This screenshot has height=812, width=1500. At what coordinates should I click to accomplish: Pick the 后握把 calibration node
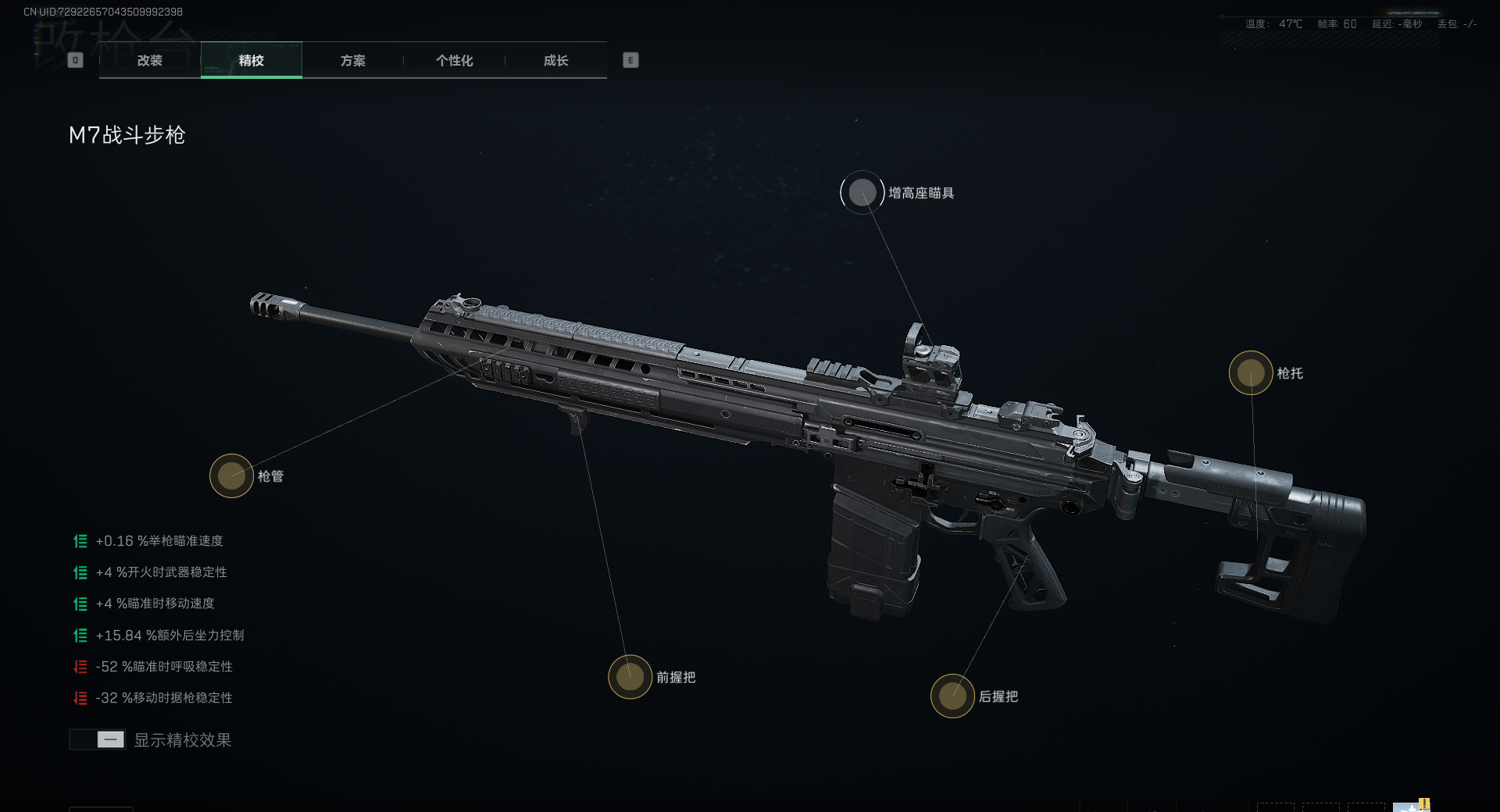pos(952,696)
